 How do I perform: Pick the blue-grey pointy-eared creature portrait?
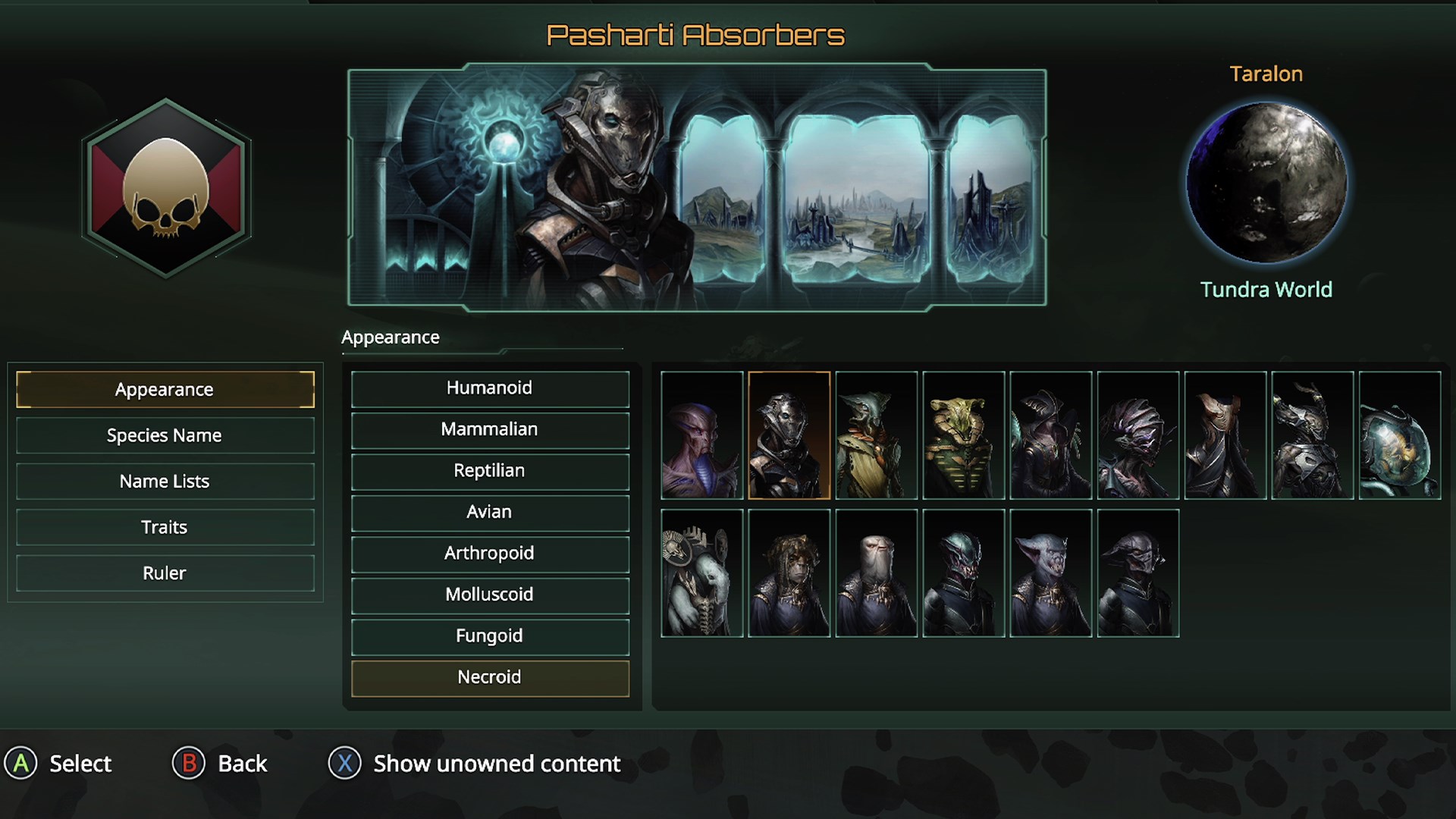(x=1050, y=573)
